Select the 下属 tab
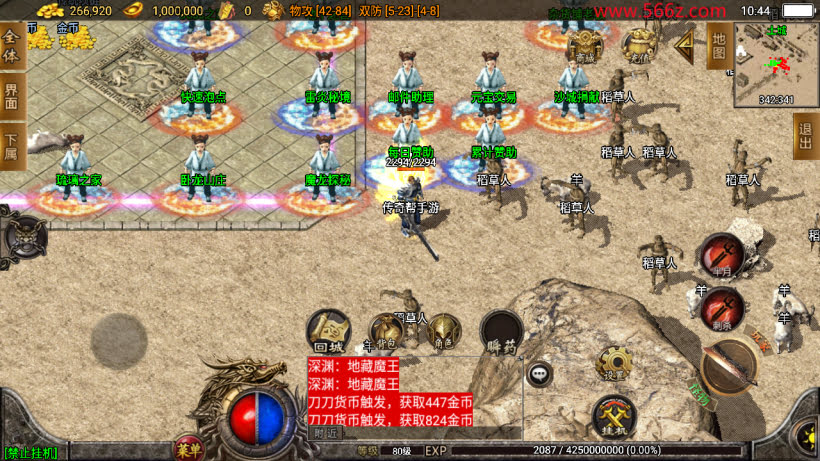The image size is (820, 461). click(11, 146)
